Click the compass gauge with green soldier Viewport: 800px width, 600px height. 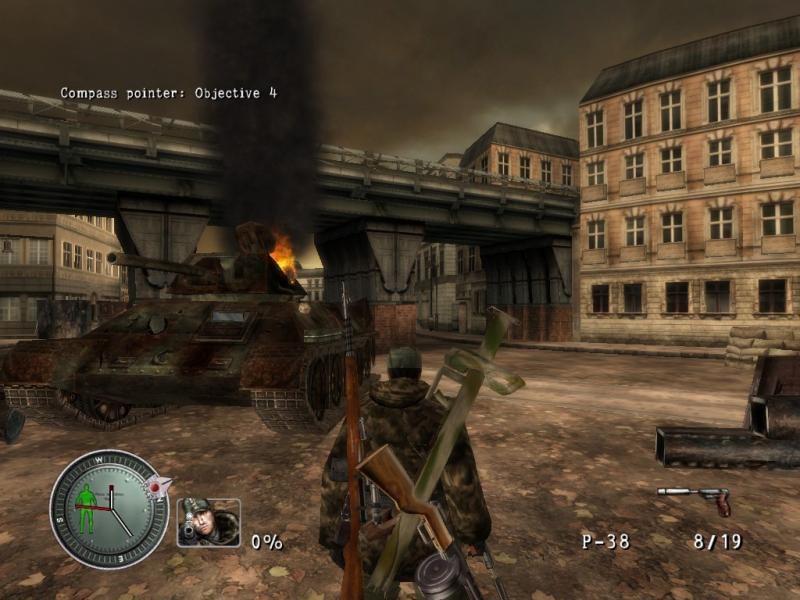pyautogui.click(x=108, y=509)
